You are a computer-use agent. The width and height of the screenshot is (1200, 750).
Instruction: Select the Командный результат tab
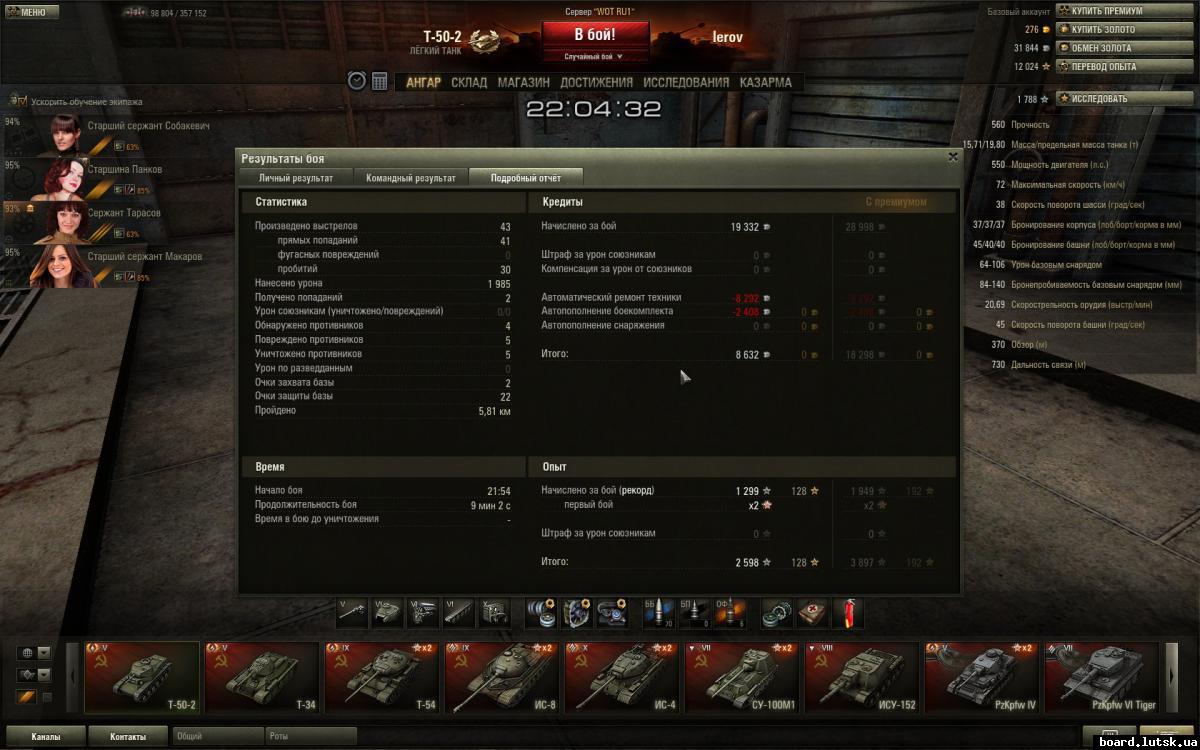(x=410, y=178)
